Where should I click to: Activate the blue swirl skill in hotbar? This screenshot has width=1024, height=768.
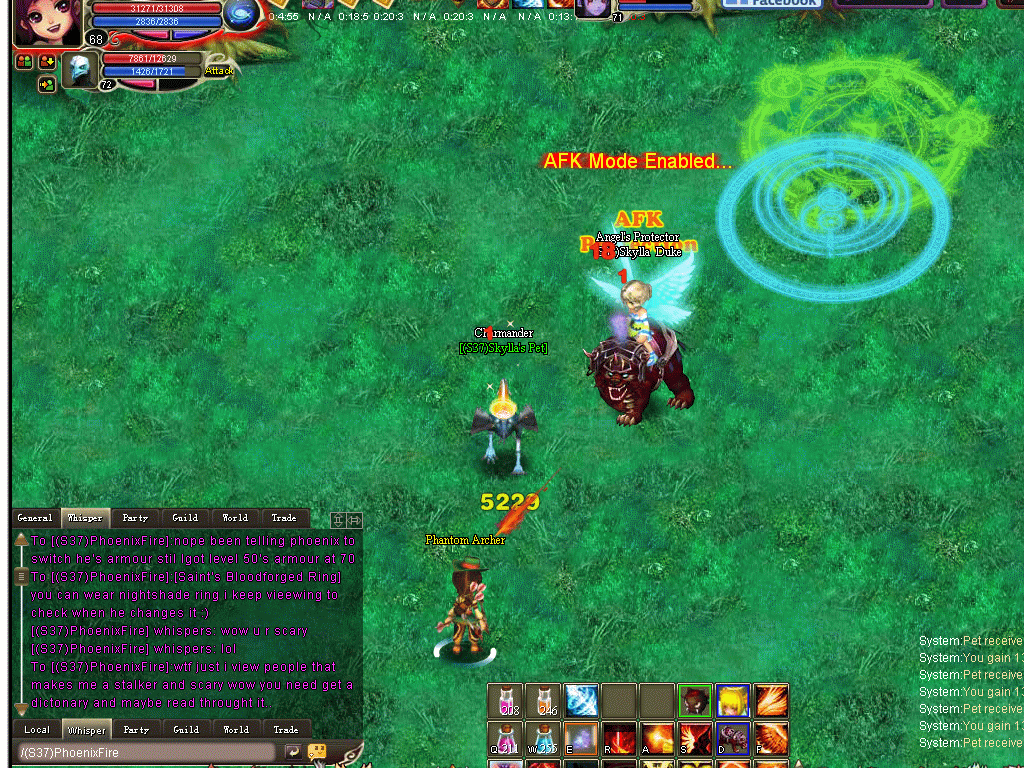(x=581, y=701)
